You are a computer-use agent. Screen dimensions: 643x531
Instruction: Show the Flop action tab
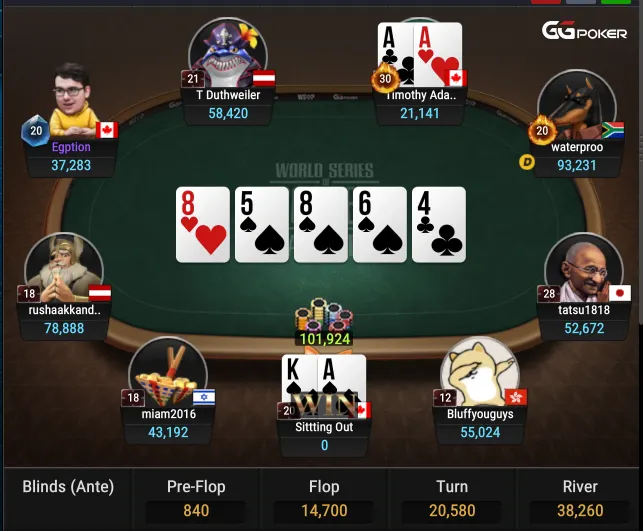pos(324,498)
